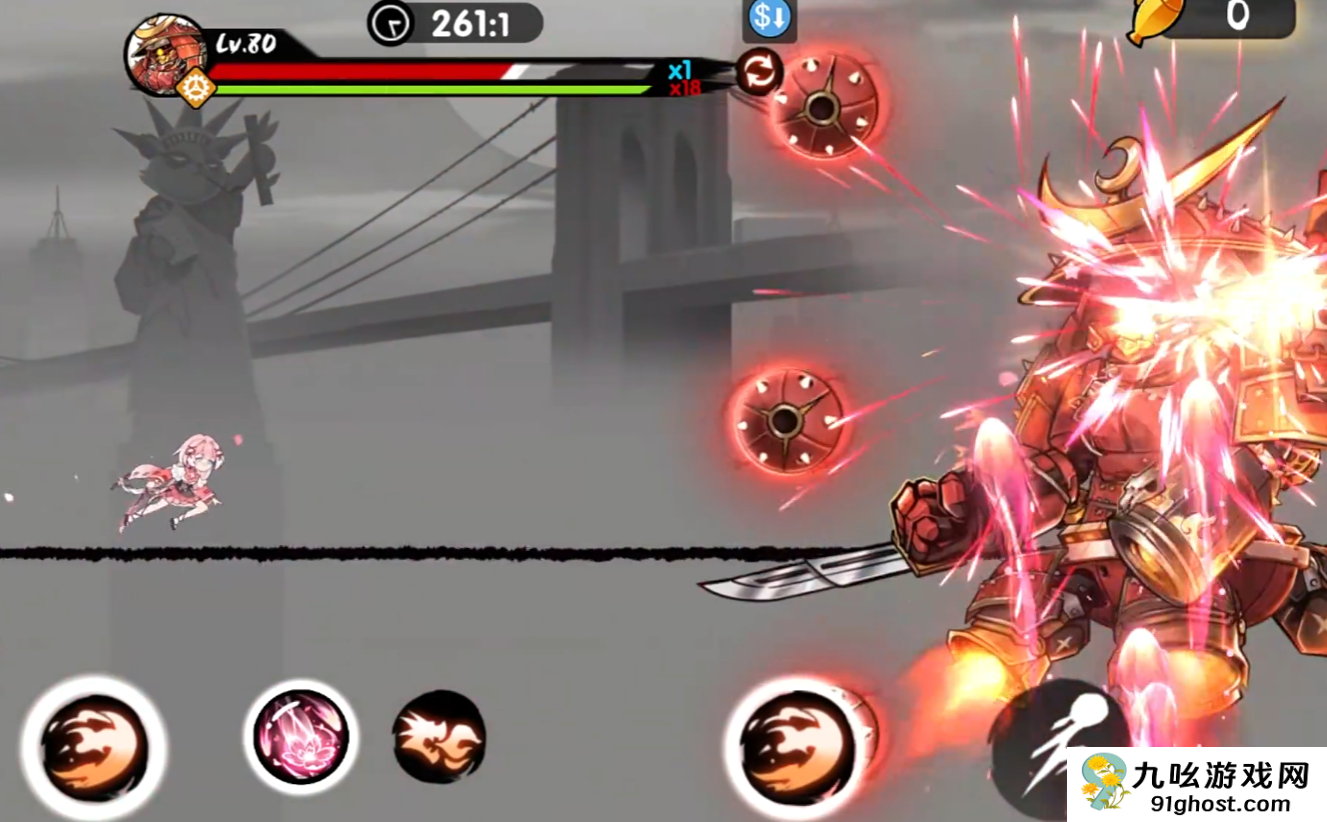Click the 91ghost.com watermark logo
This screenshot has width=1327, height=822.
point(1197,784)
